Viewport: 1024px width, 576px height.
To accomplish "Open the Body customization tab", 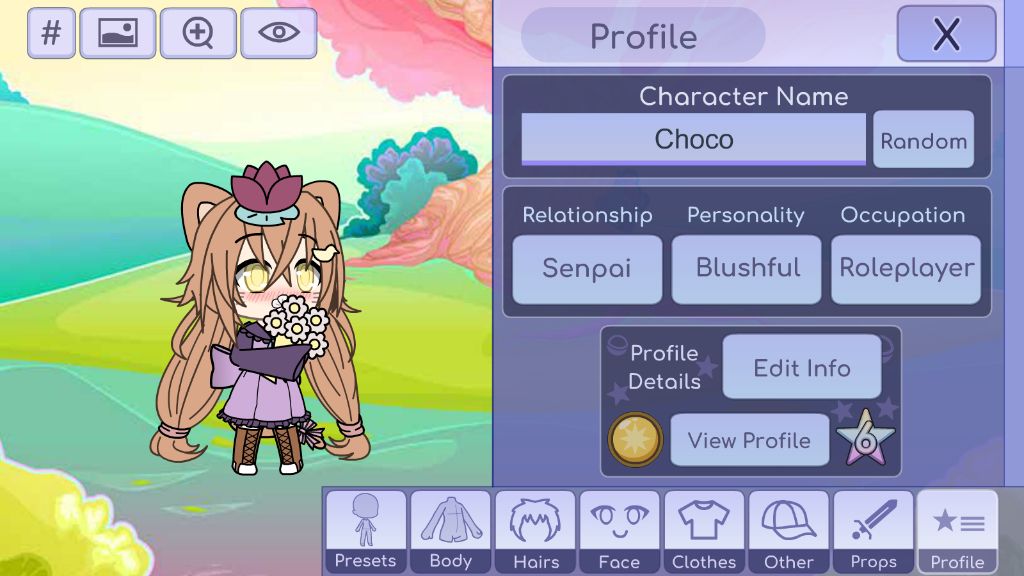I will click(x=450, y=532).
